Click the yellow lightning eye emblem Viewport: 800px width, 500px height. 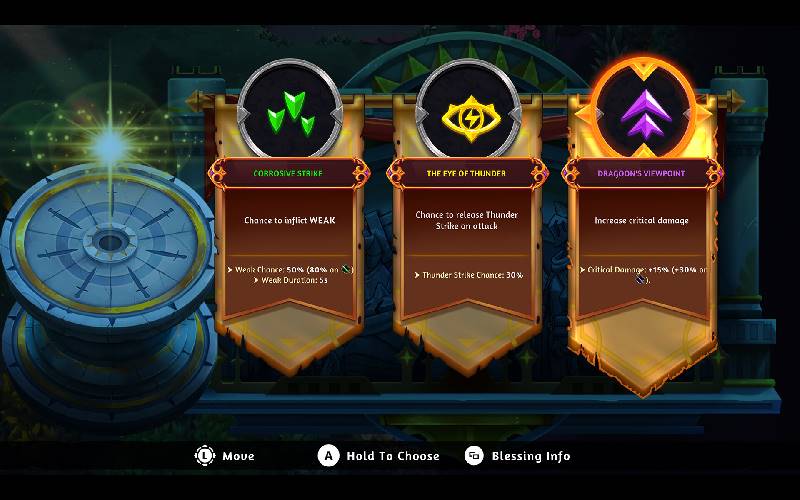click(466, 112)
